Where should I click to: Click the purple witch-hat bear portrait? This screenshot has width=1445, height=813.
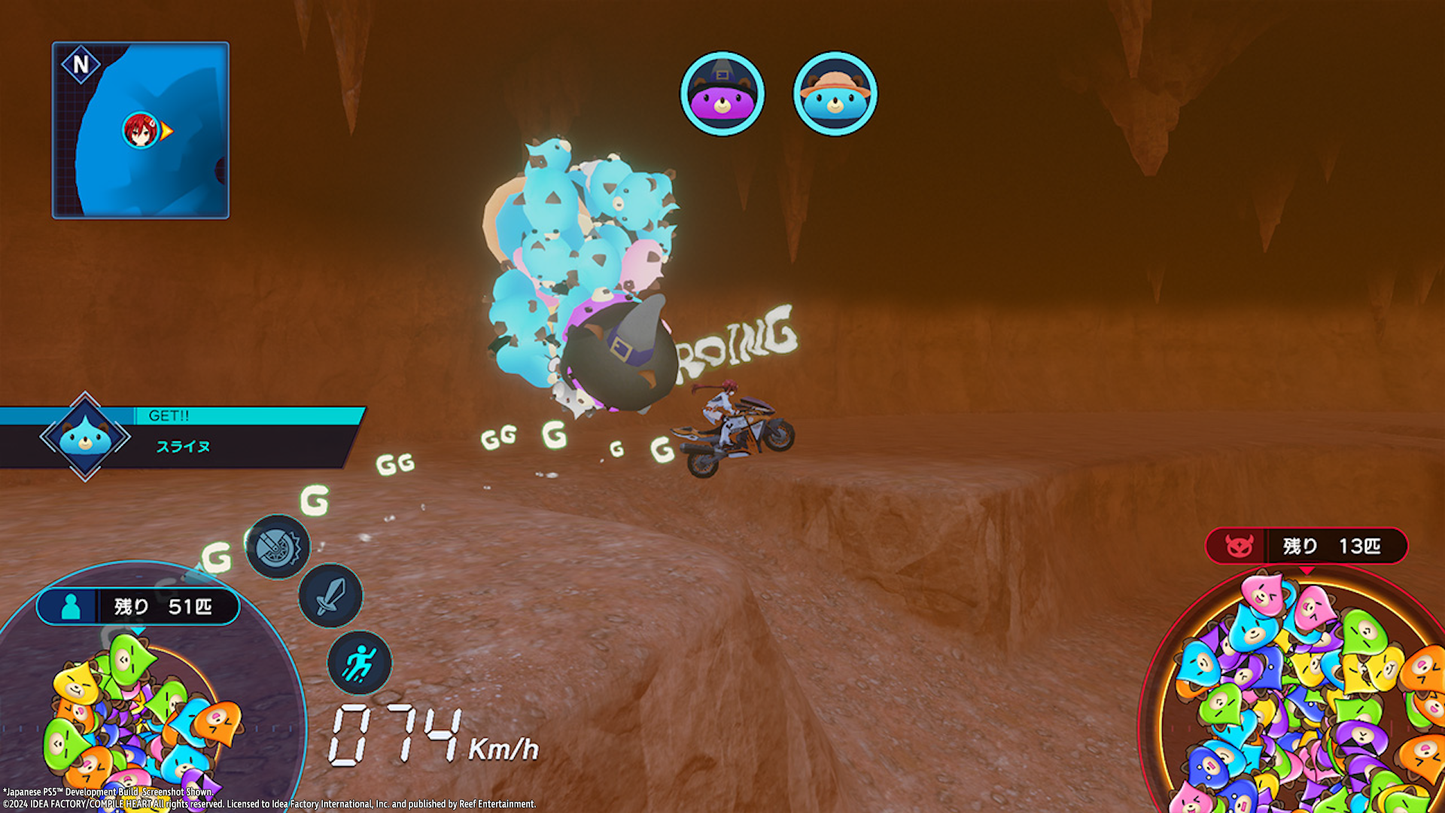coord(723,92)
